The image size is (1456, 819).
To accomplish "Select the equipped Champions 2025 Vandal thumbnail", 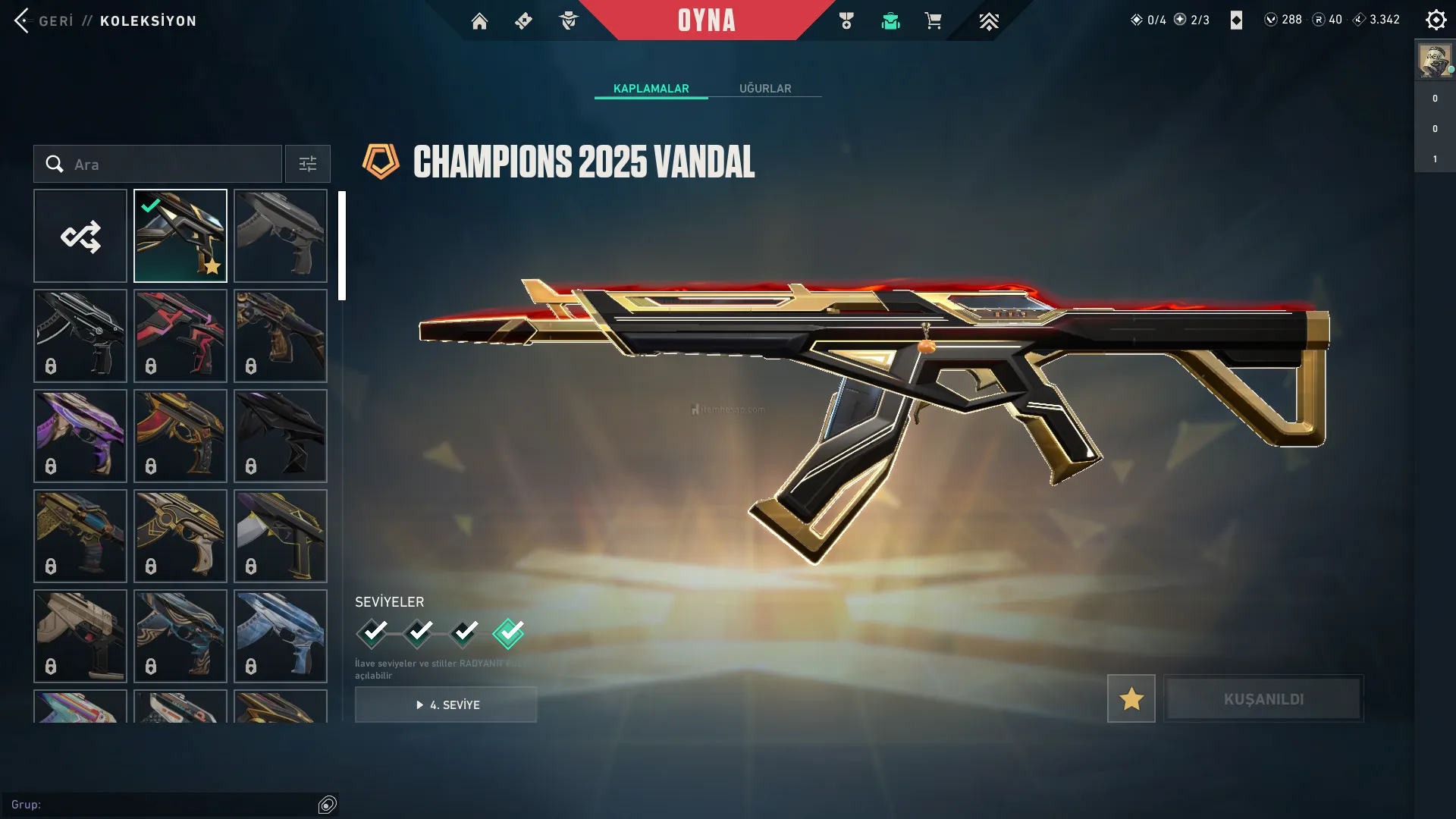I will 180,236.
